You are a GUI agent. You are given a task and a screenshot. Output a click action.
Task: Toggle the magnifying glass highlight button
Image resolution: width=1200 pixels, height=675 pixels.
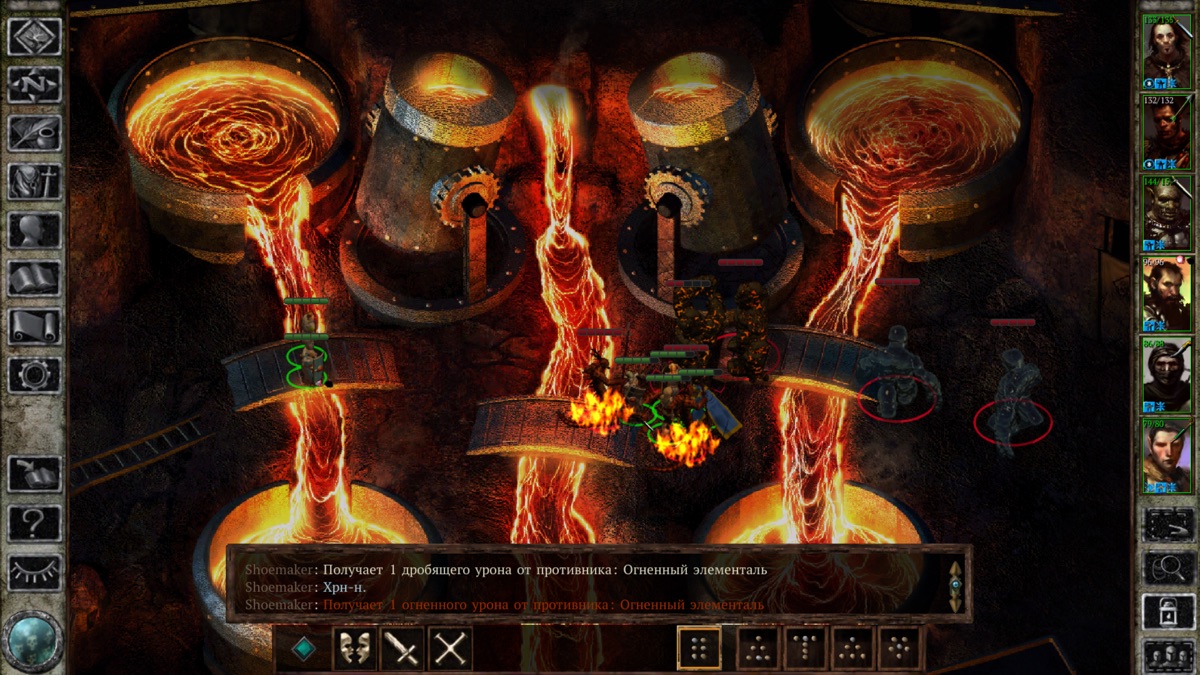tap(1167, 567)
